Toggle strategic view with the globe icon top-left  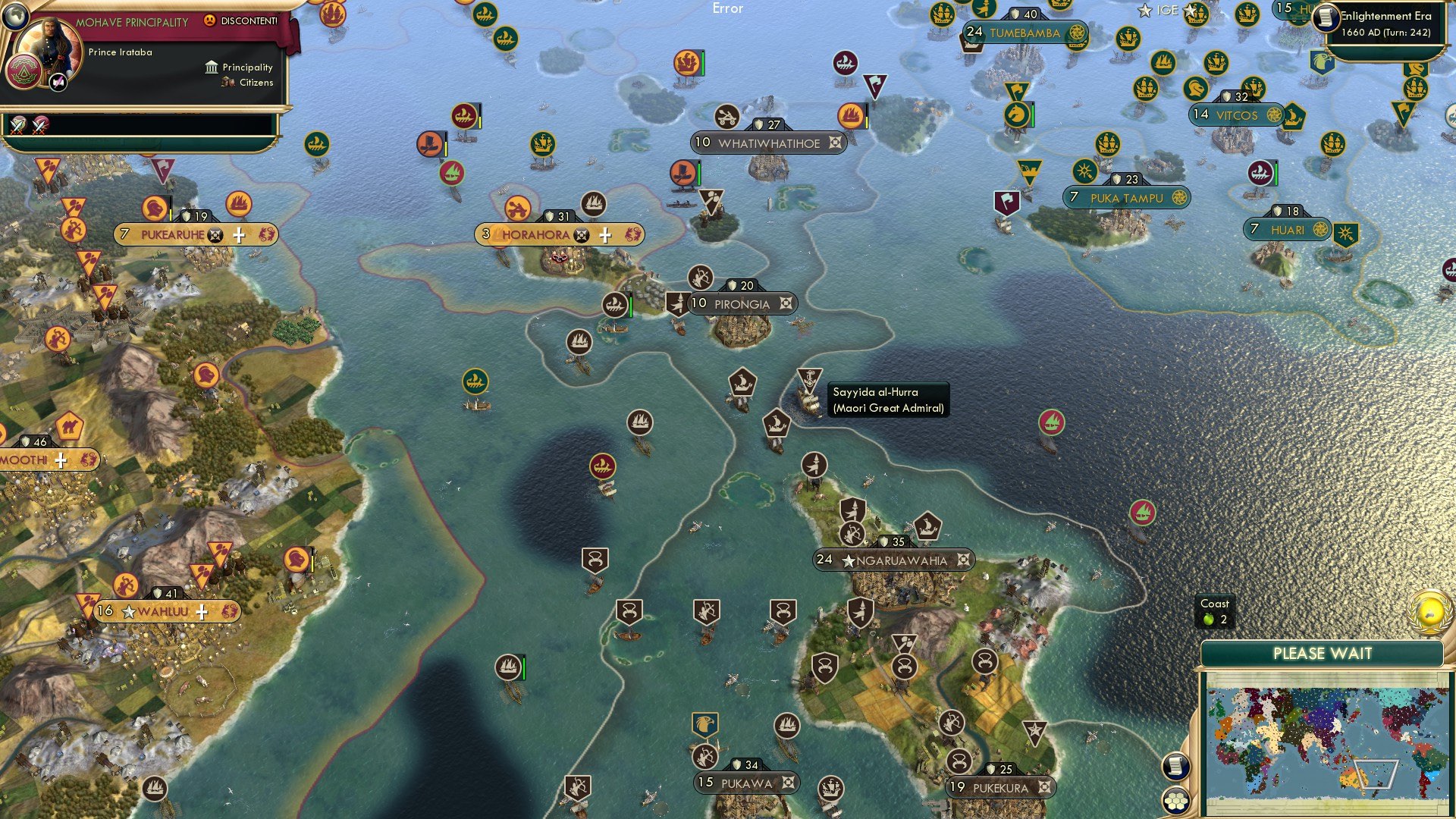[x=15, y=15]
